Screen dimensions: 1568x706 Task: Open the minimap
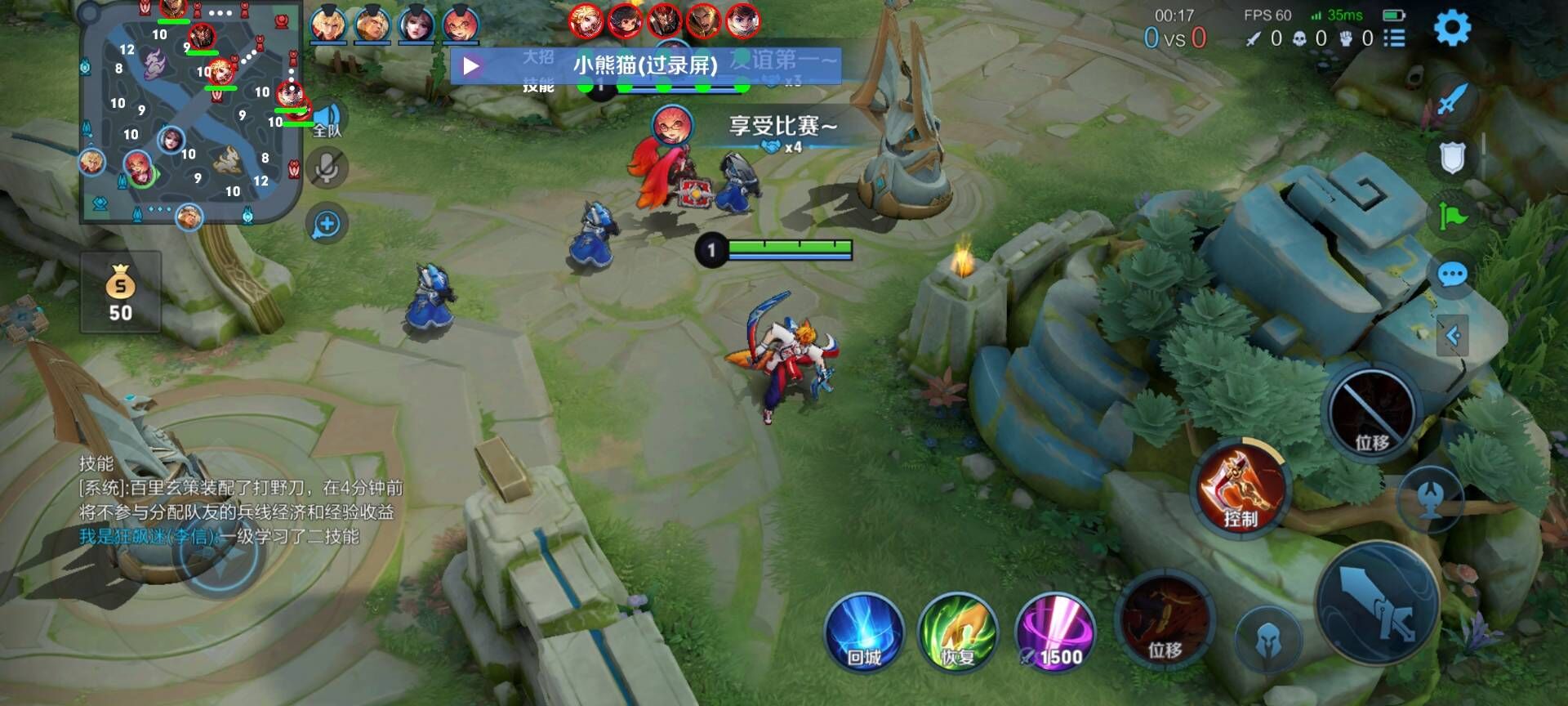[190, 111]
